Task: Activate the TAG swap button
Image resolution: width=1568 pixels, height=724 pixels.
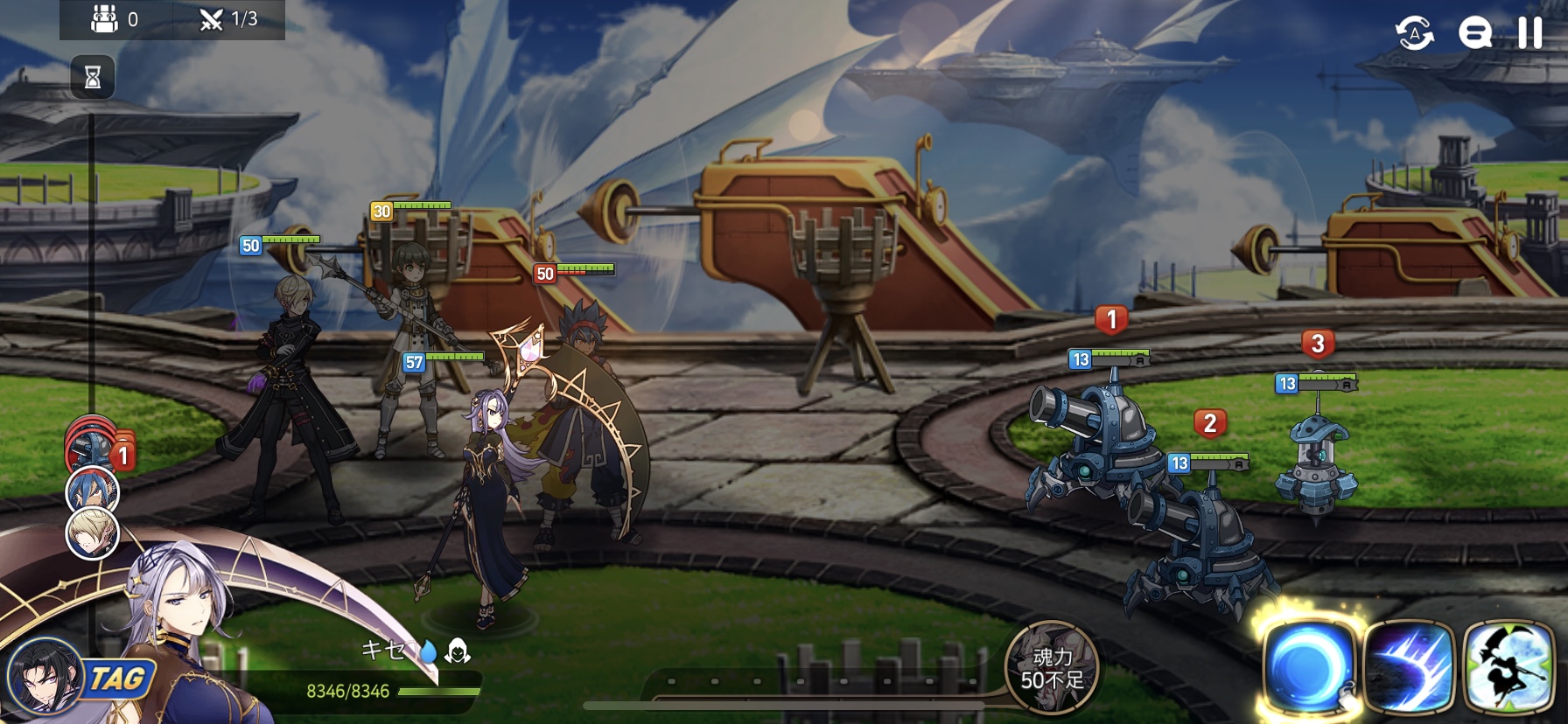Action: click(x=117, y=679)
